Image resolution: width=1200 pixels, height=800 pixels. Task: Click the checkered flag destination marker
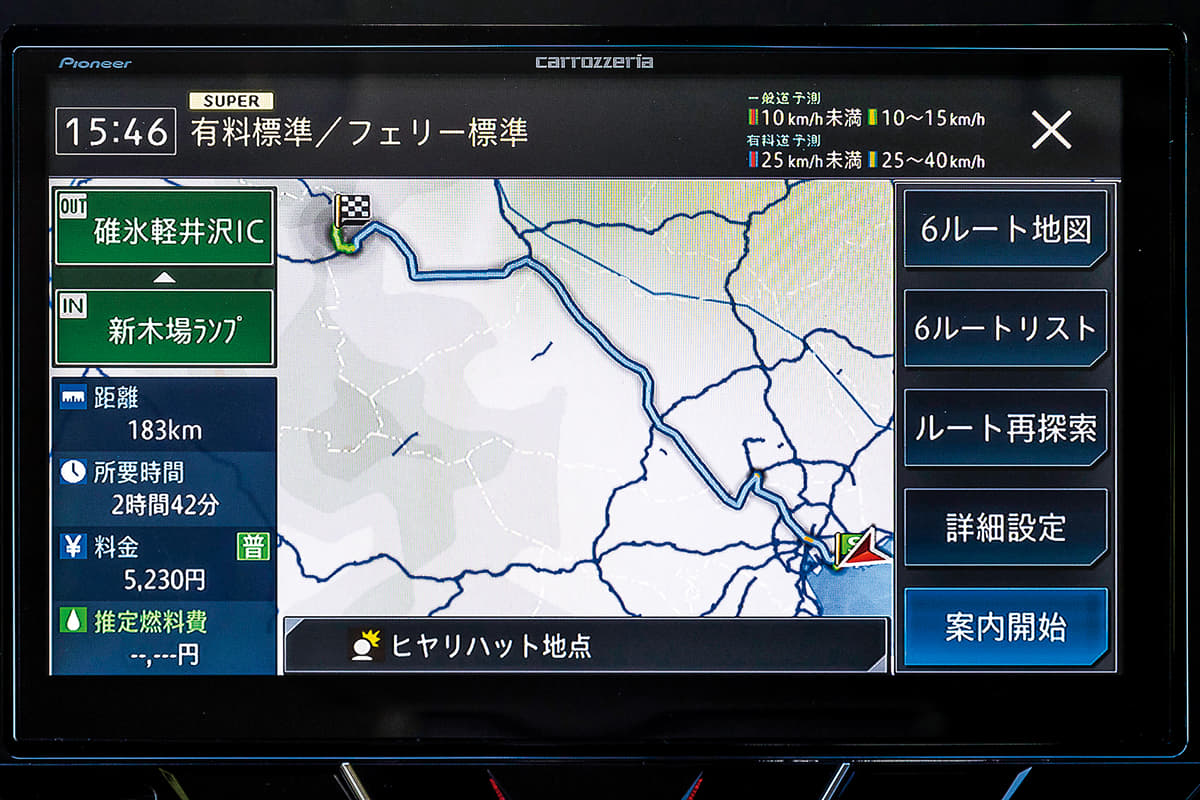coord(351,212)
